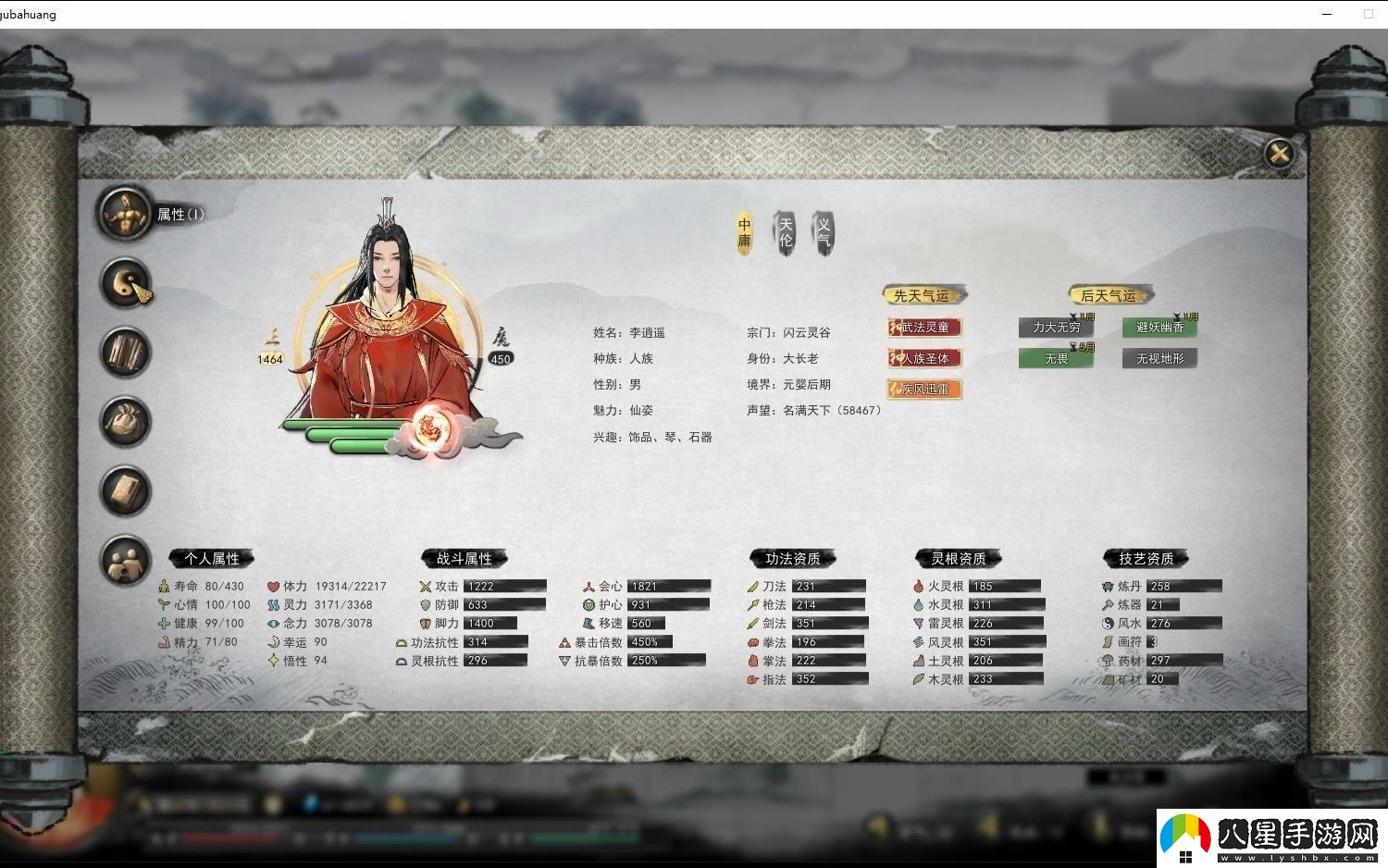
Task: Open the family relationships icon at sidebar bottom
Action: tap(125, 561)
